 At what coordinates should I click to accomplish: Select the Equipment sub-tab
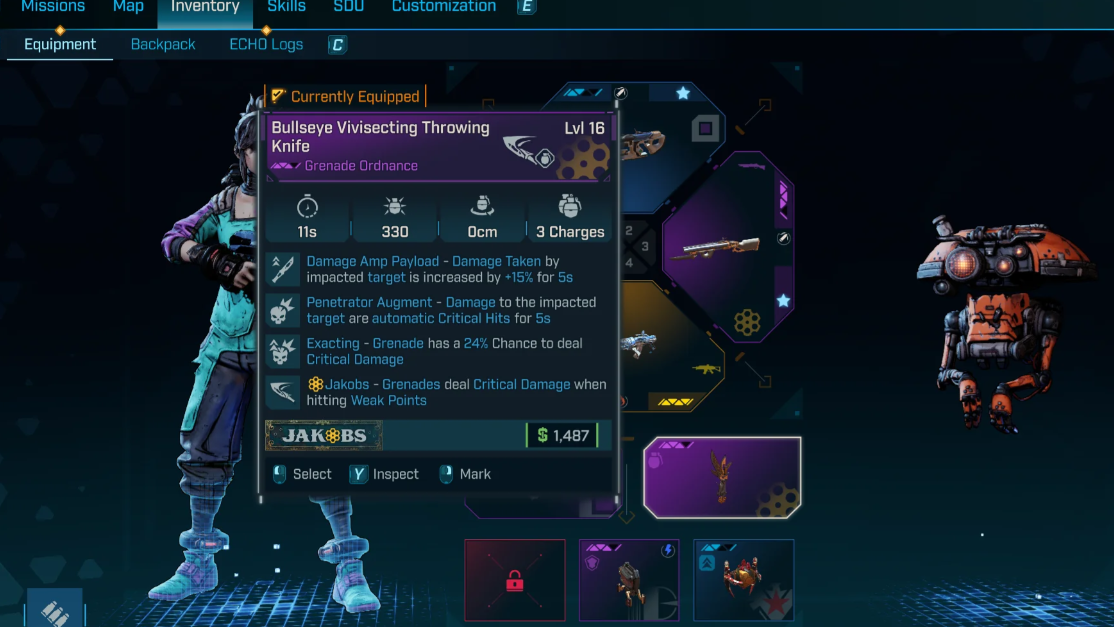[x=60, y=44]
